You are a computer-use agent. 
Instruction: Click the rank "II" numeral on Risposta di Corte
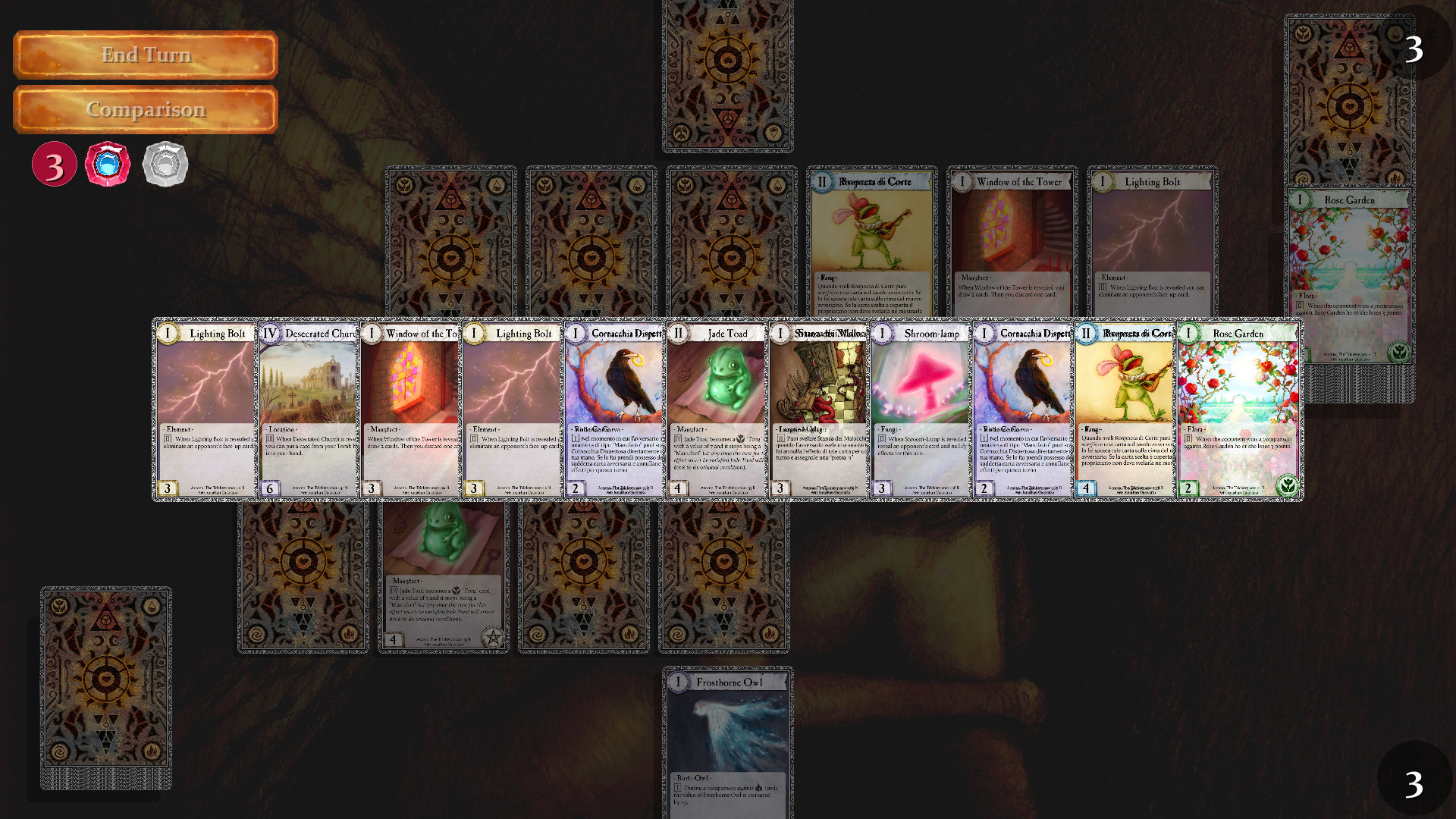[1086, 333]
